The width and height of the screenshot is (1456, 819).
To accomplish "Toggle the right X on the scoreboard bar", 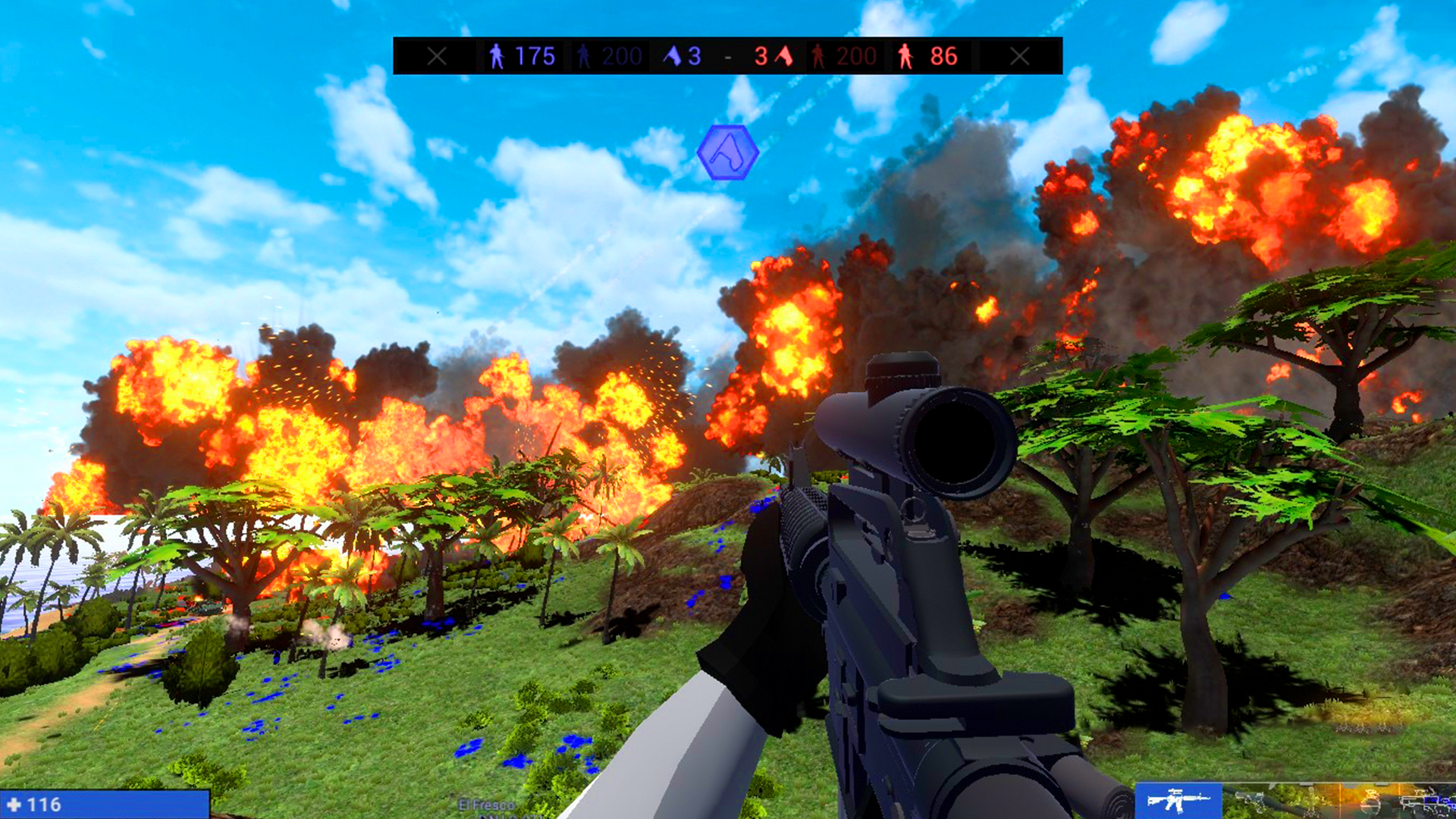I will (1020, 55).
